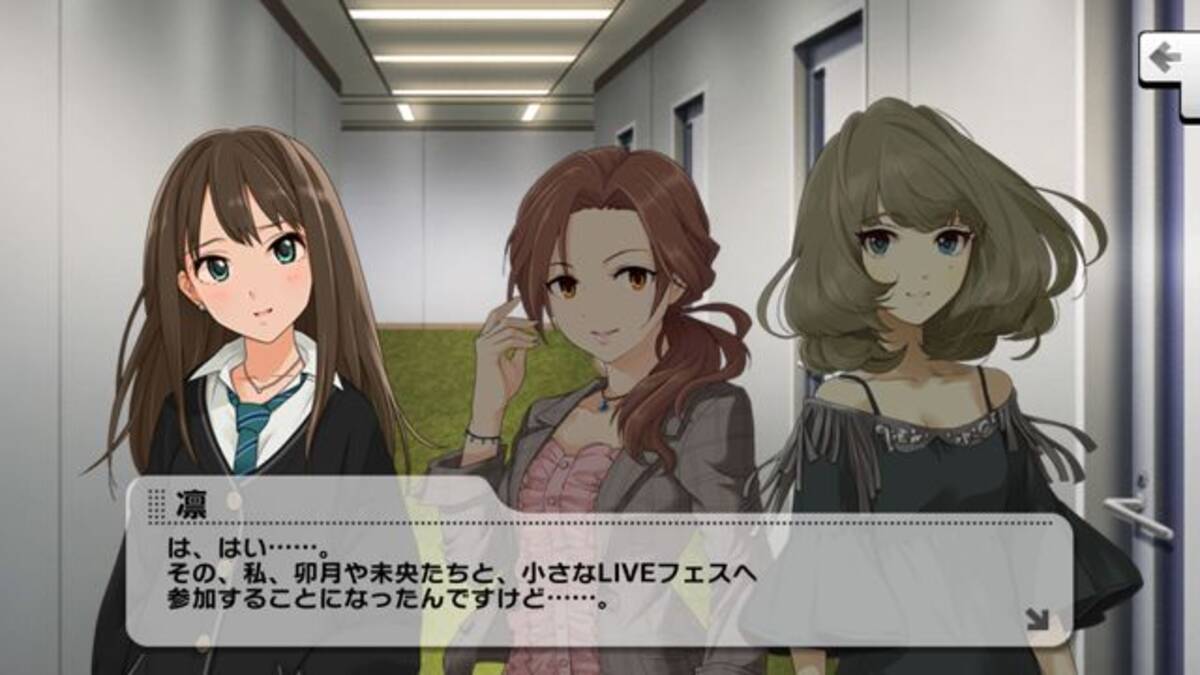This screenshot has height=675, width=1200.
Task: Open the back-arrow menu tab
Action: [x=1167, y=60]
